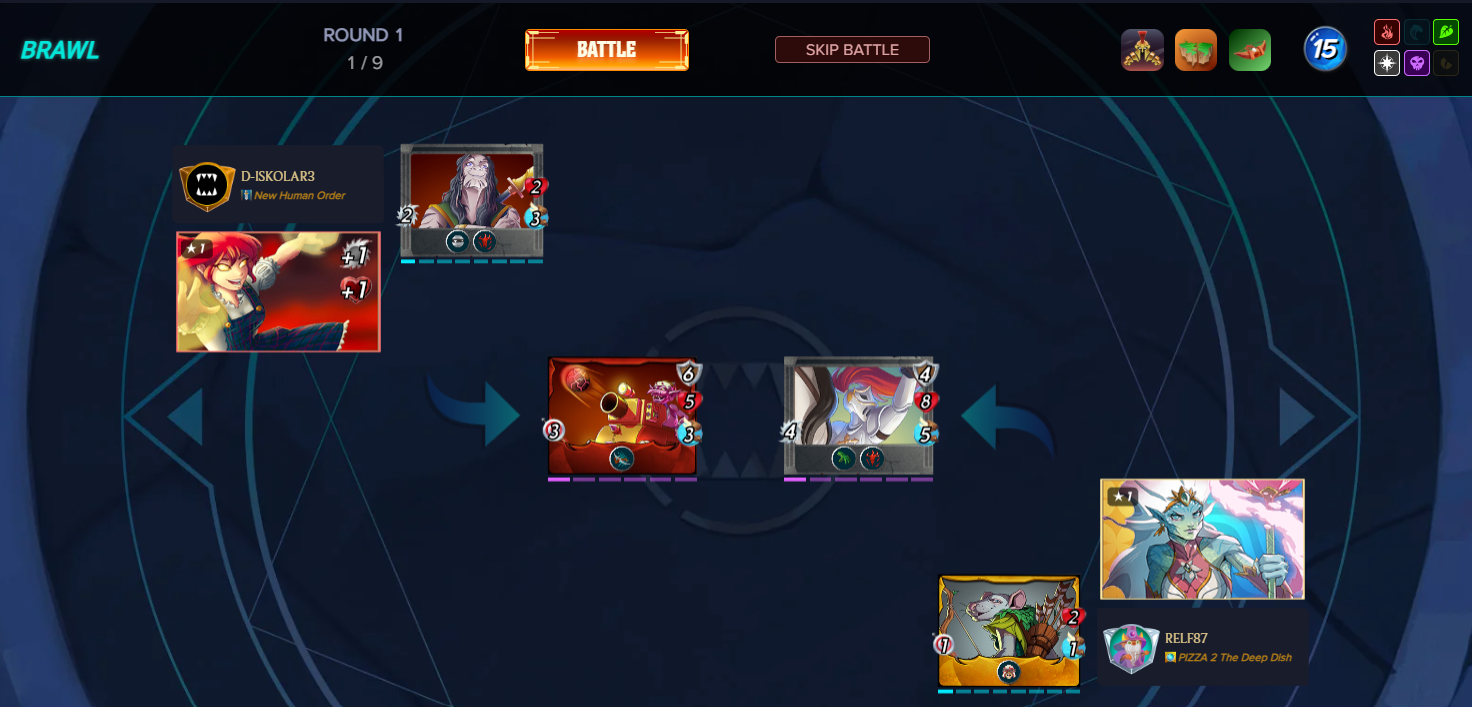Open D-ISKOLAR3 player profile

[277, 185]
